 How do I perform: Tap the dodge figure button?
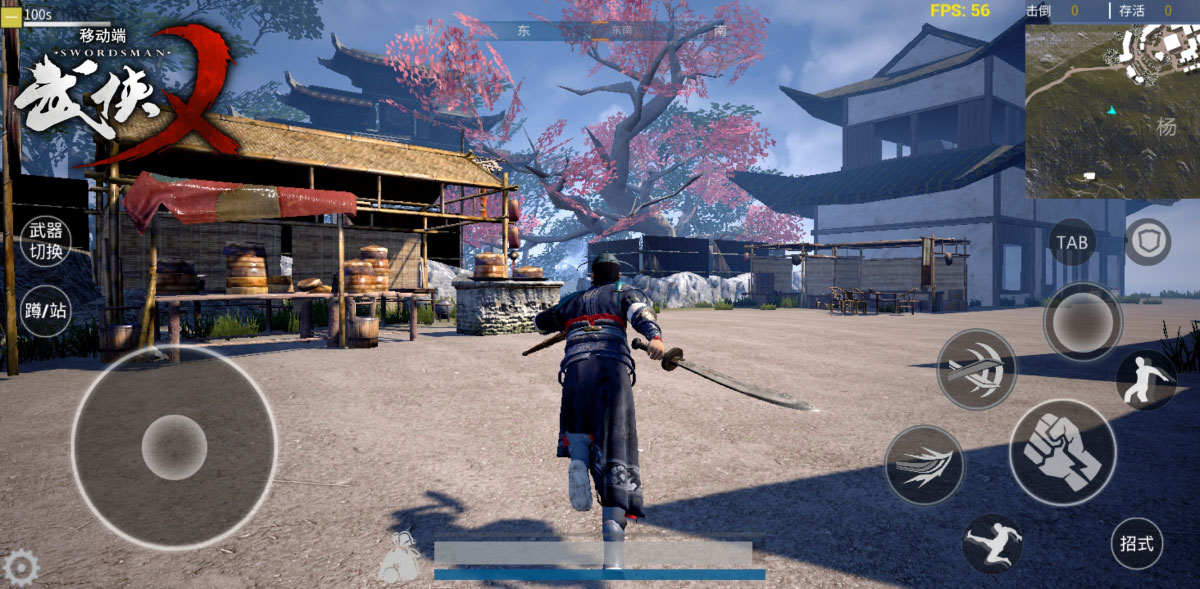1145,379
